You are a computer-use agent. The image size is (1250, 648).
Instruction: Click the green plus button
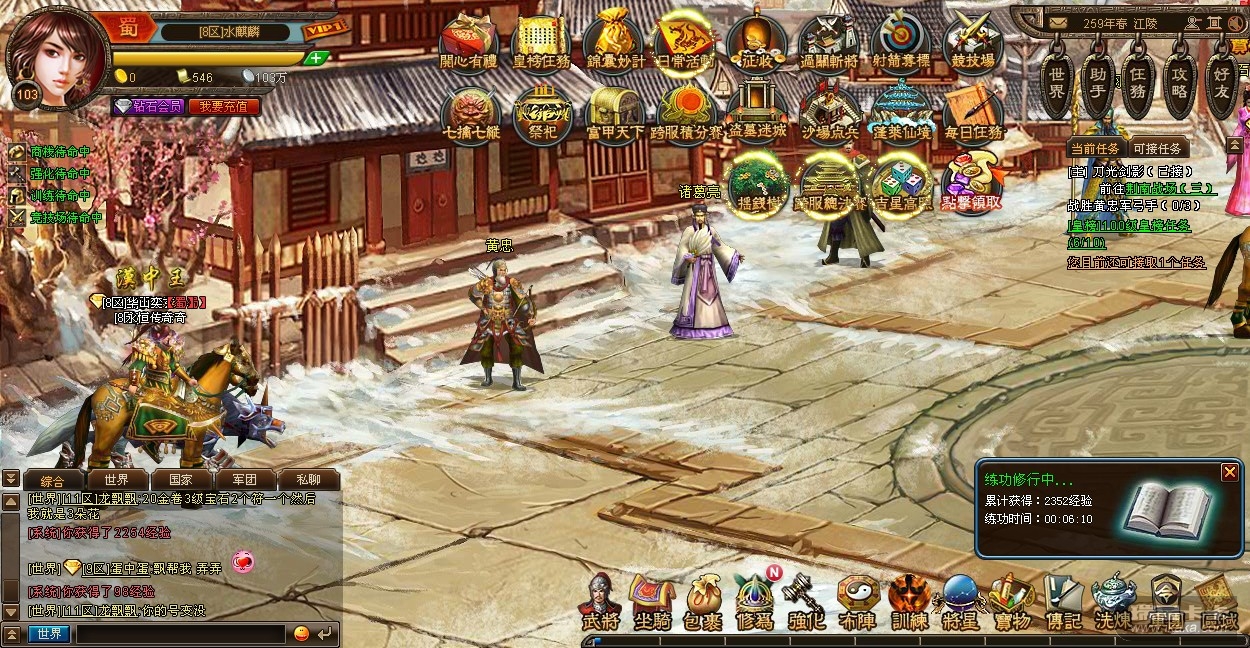click(316, 58)
